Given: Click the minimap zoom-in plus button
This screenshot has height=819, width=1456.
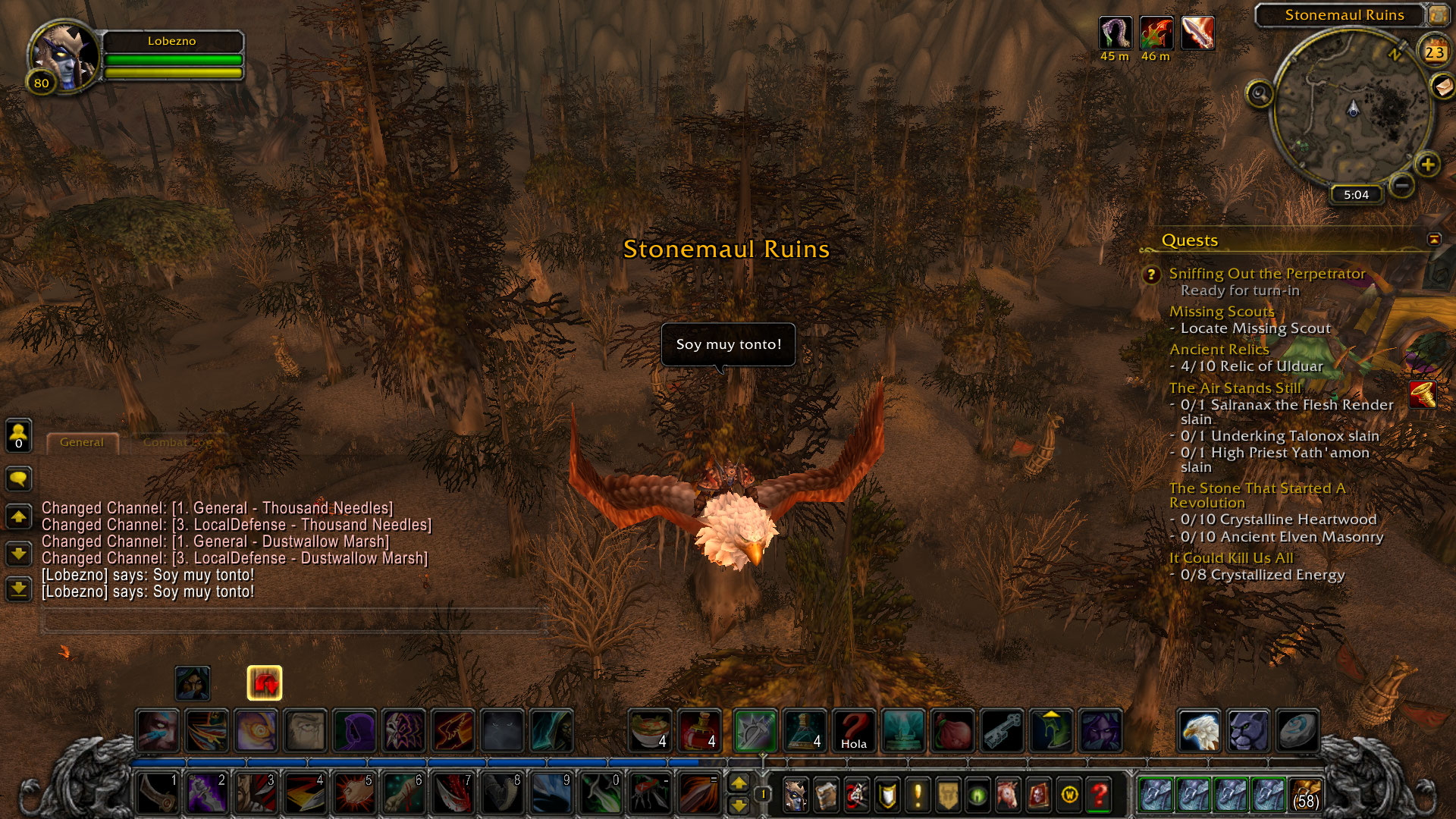Looking at the screenshot, I should click(x=1427, y=164).
